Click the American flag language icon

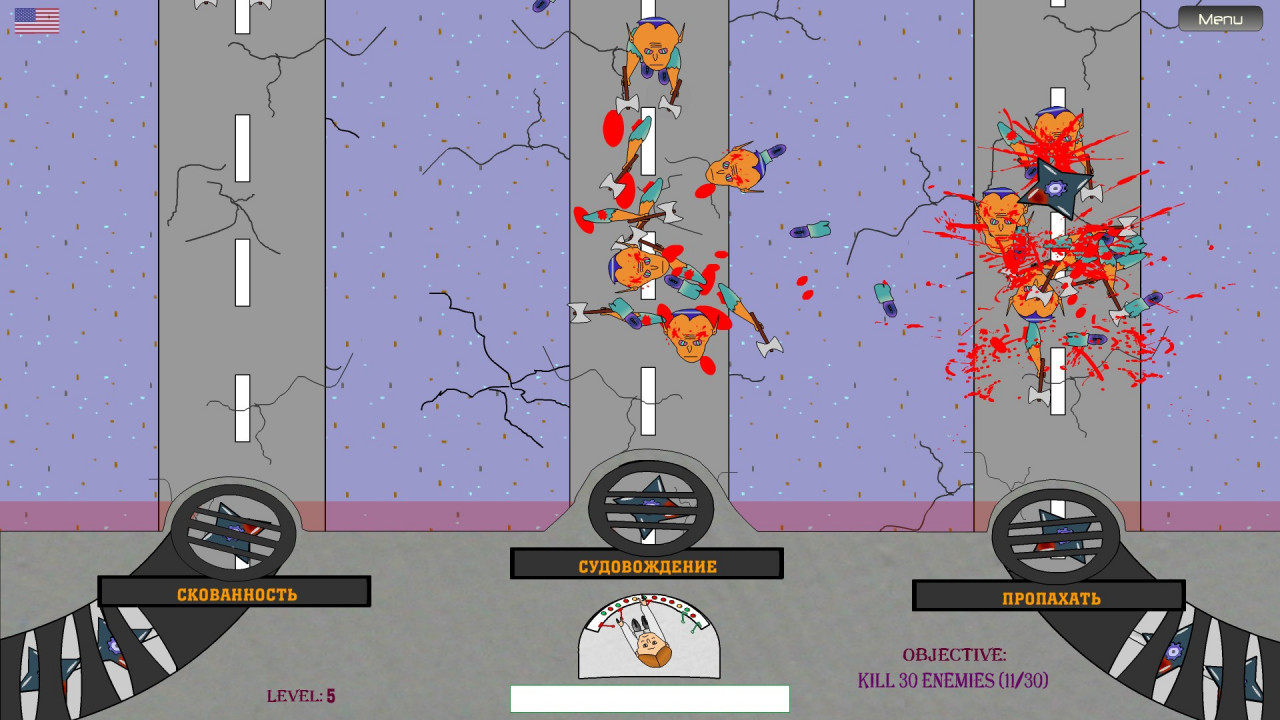[x=37, y=21]
